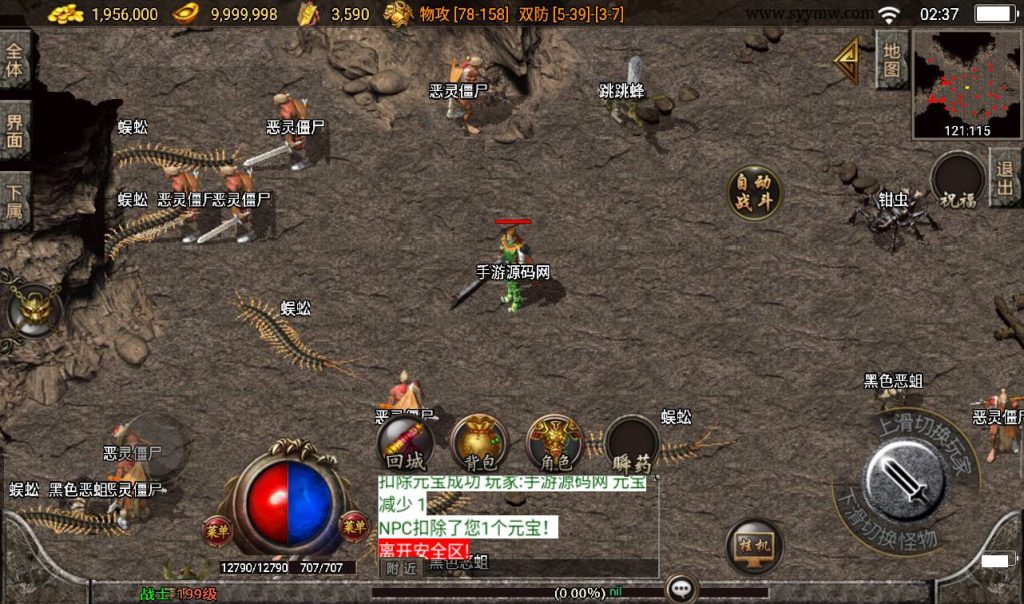1024x604 pixels.
Task: Open the 菜单 button beside the red orb half
Action: (217, 527)
